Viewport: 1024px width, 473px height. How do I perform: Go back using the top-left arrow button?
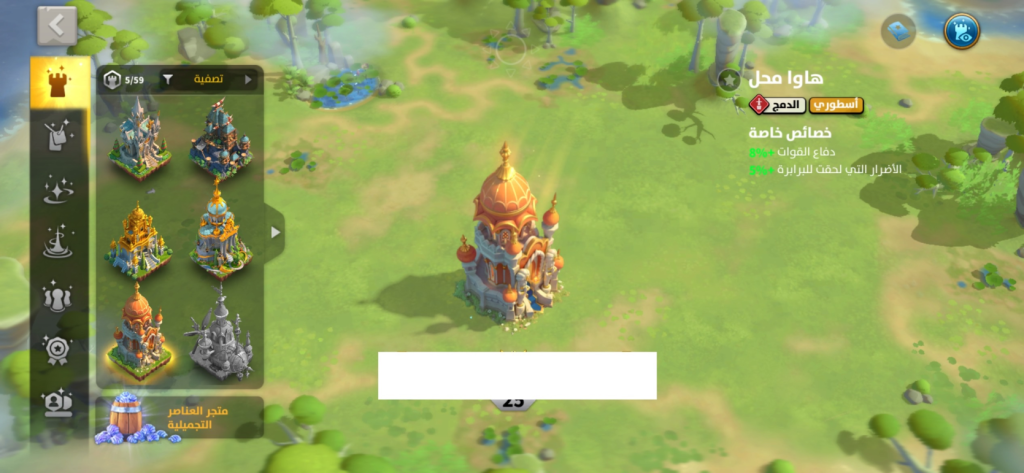click(x=57, y=26)
